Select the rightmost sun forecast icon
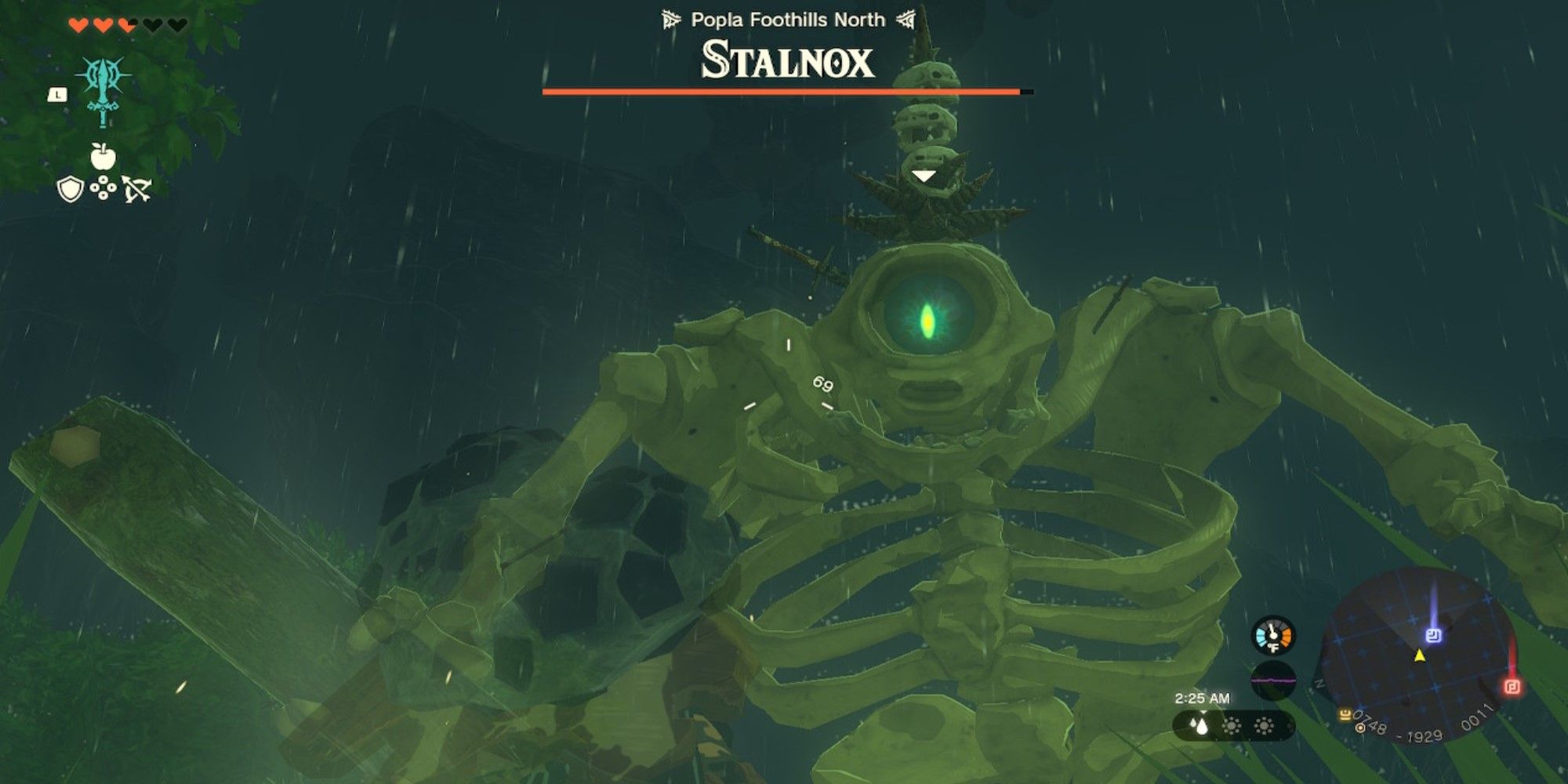The image size is (1568, 784). pos(1264,728)
